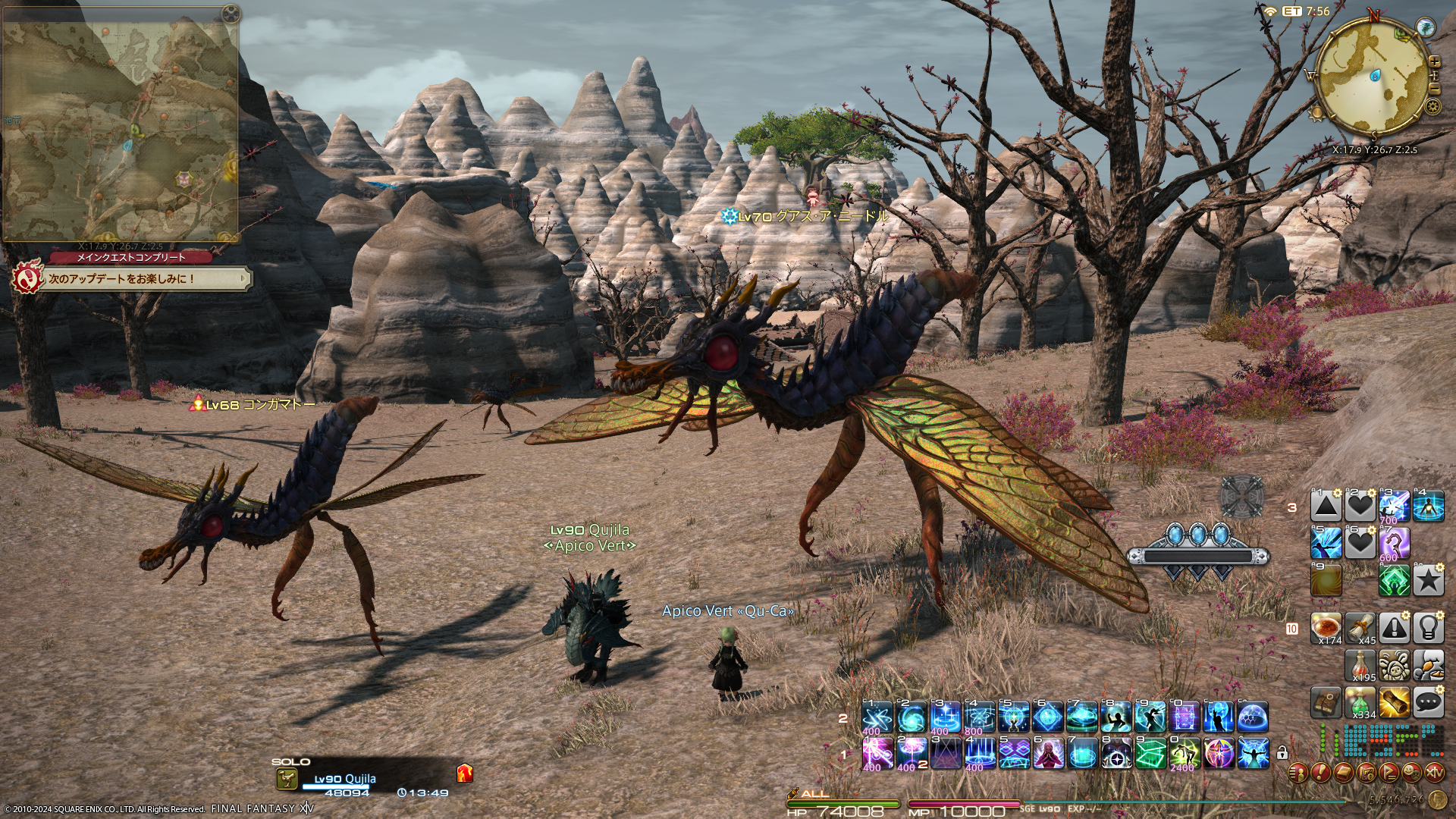Cast the hotbar 2 ability costing 800 MP
Screen dimensions: 1456x819
(979, 717)
